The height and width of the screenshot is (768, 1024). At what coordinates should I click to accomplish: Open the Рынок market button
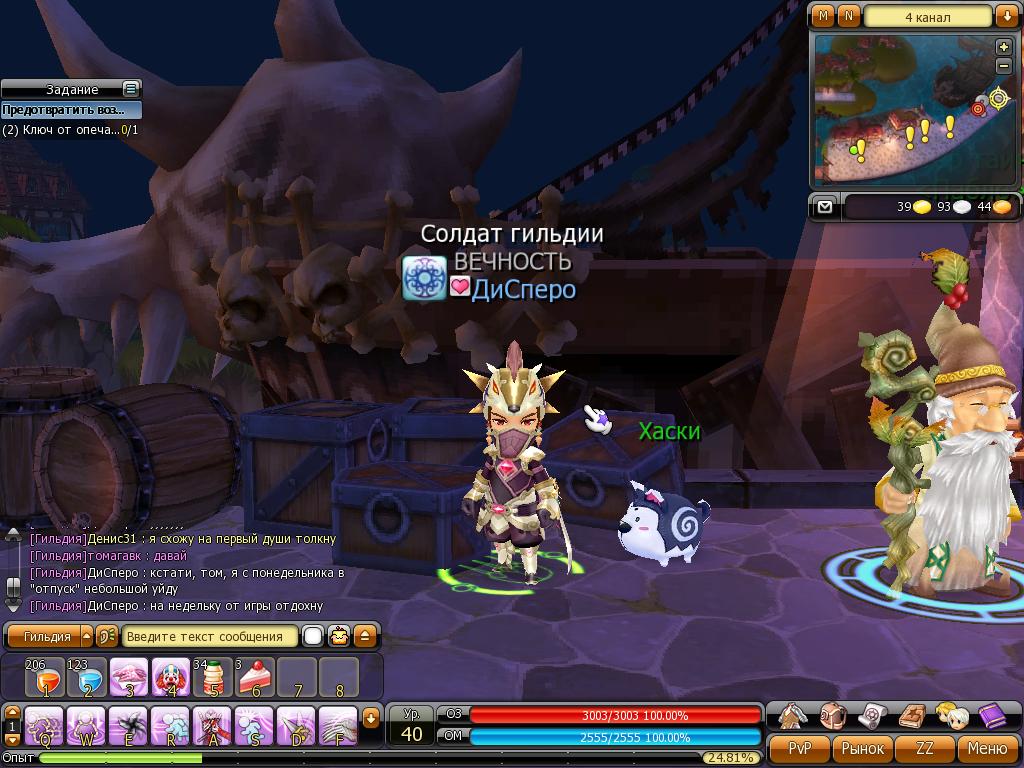862,748
